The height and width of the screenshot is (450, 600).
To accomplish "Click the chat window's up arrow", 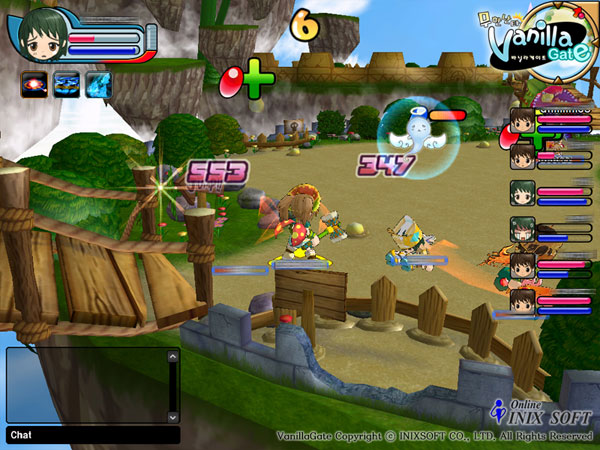I will 173,354.
